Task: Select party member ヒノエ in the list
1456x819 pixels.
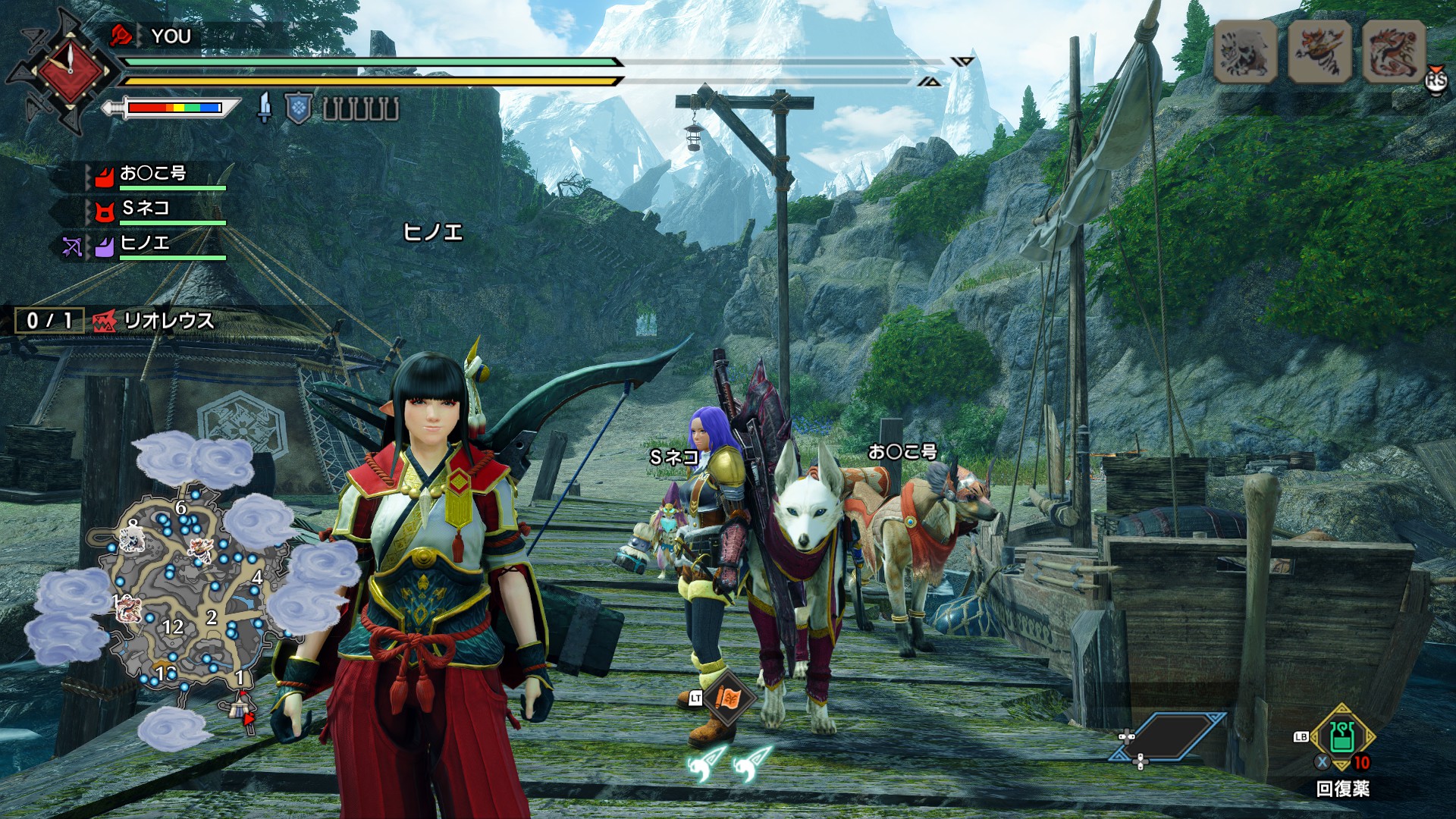Action: [144, 243]
